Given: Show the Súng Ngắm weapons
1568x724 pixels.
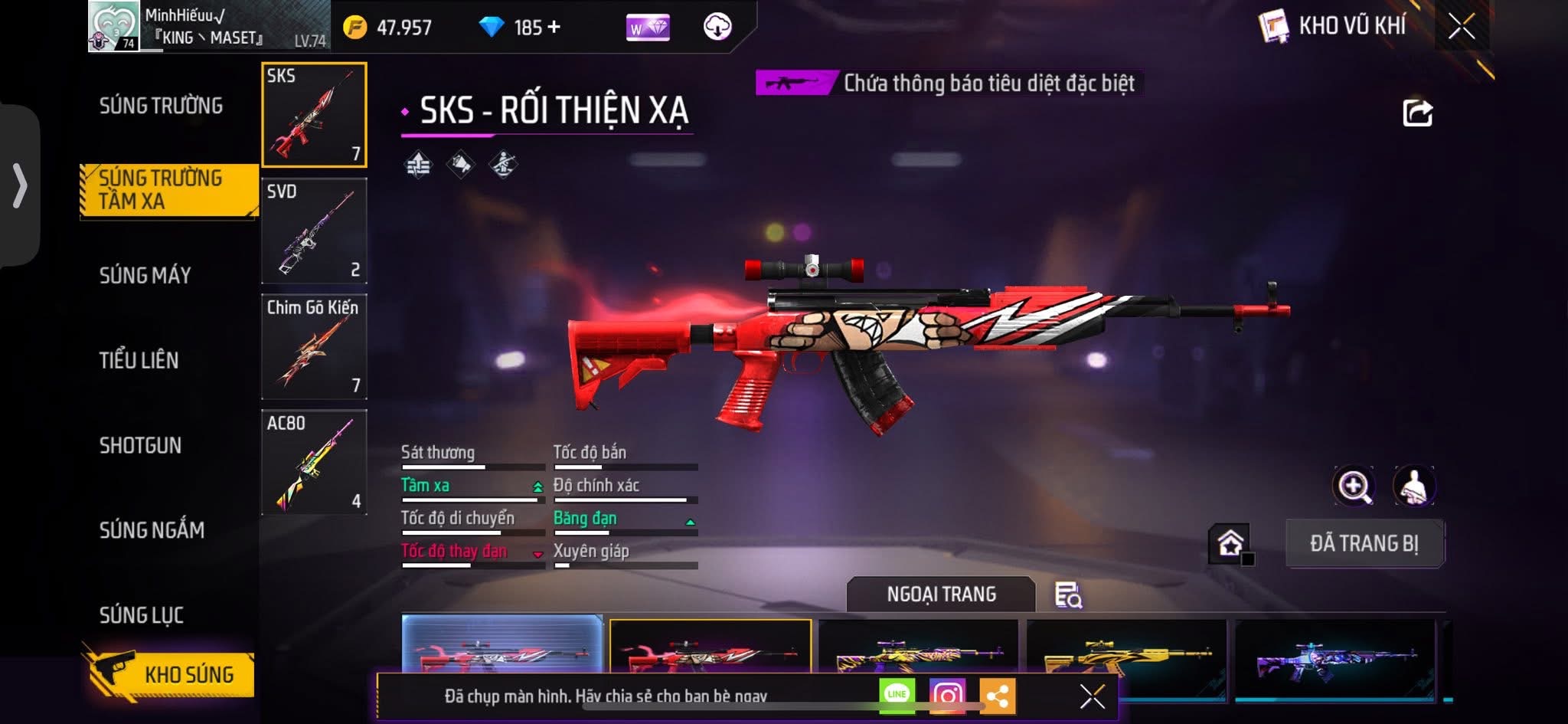Looking at the screenshot, I should [152, 530].
